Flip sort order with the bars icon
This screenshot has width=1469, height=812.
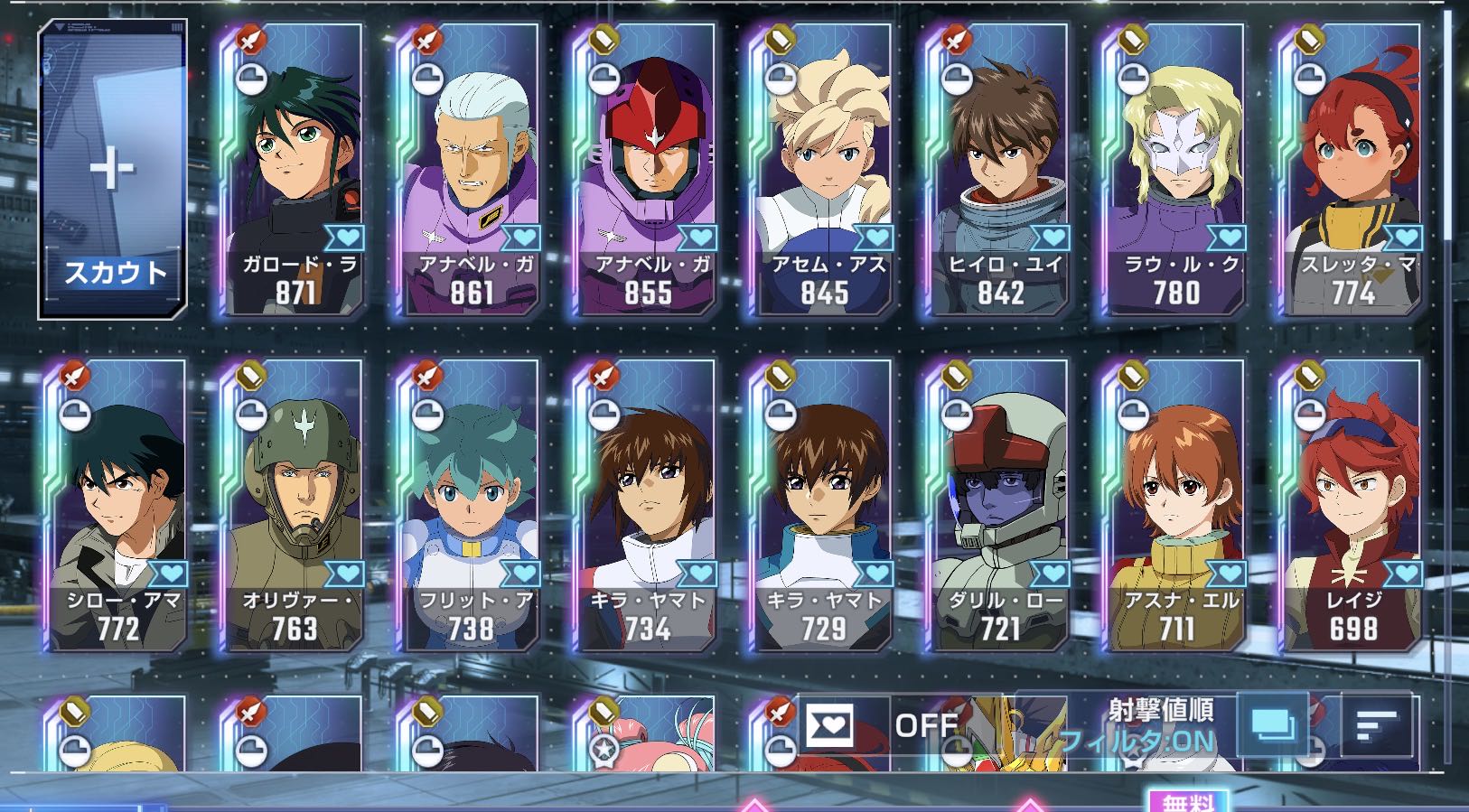(1376, 724)
